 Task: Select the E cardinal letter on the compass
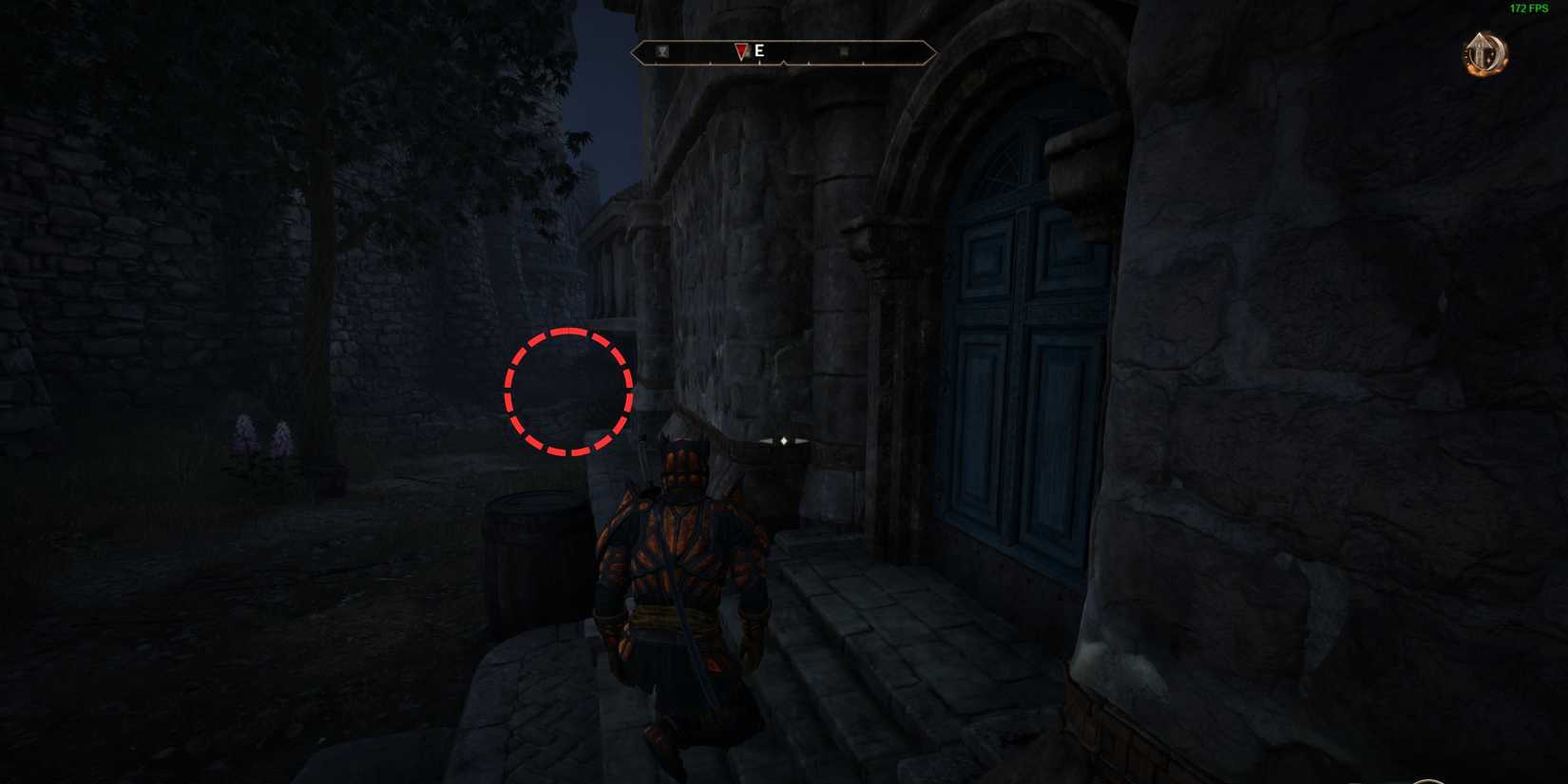click(758, 51)
